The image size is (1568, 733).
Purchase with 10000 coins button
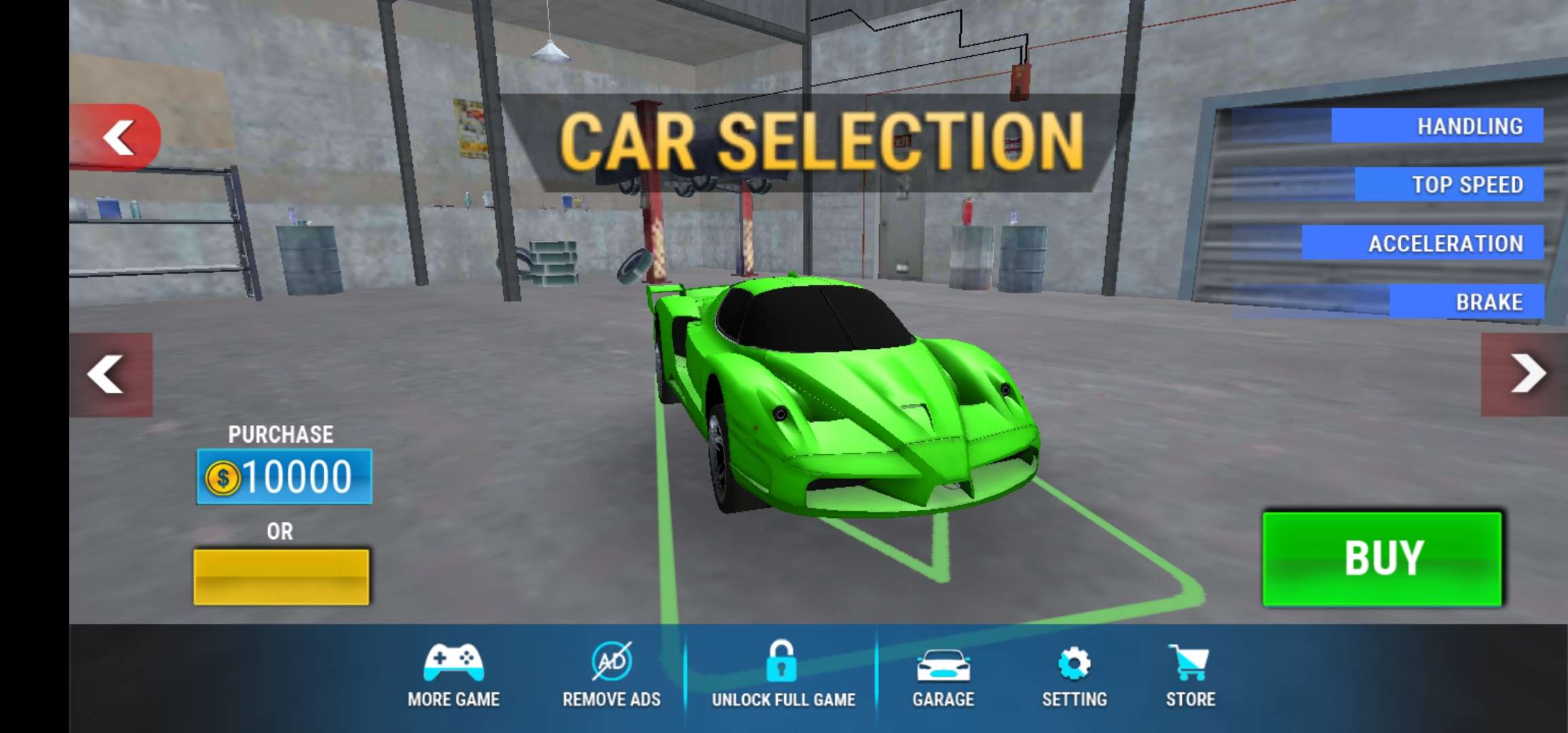pyautogui.click(x=284, y=476)
